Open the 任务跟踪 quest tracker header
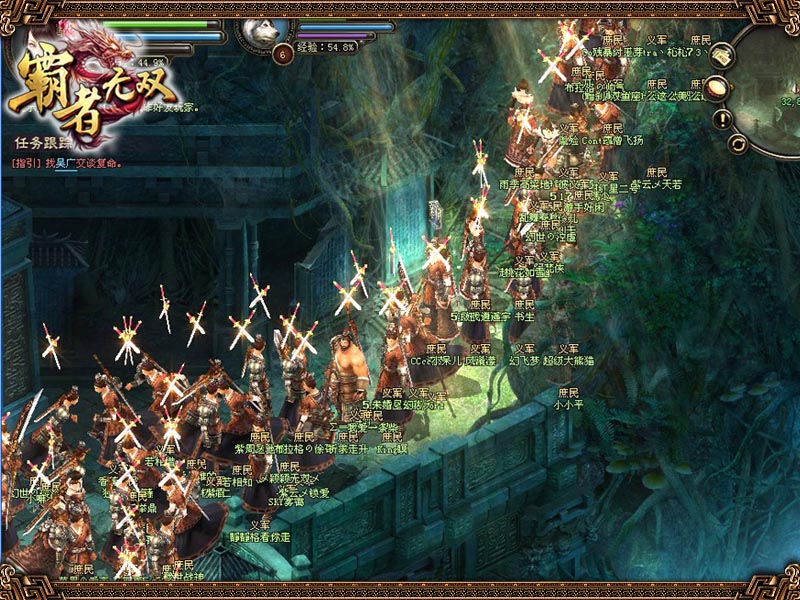 pyautogui.click(x=38, y=143)
